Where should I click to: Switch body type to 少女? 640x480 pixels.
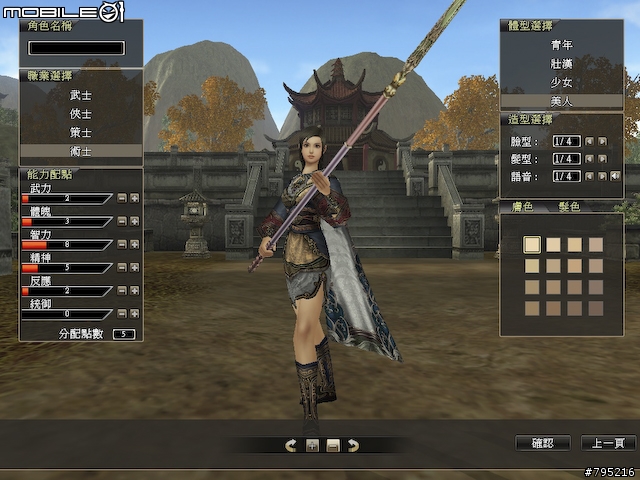561,83
